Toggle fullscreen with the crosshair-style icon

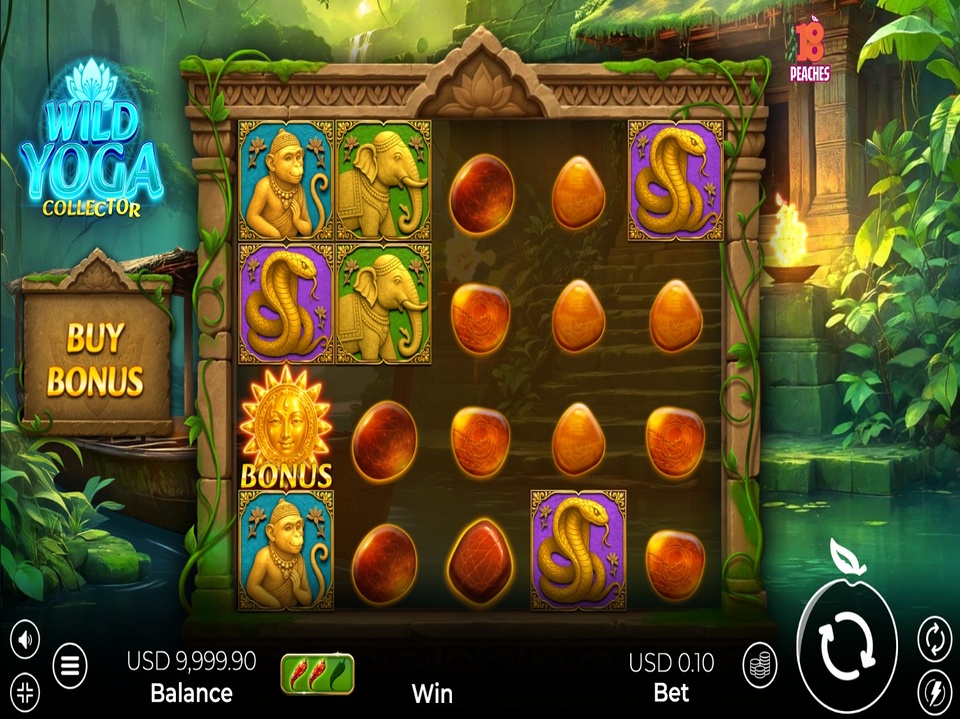[x=26, y=690]
